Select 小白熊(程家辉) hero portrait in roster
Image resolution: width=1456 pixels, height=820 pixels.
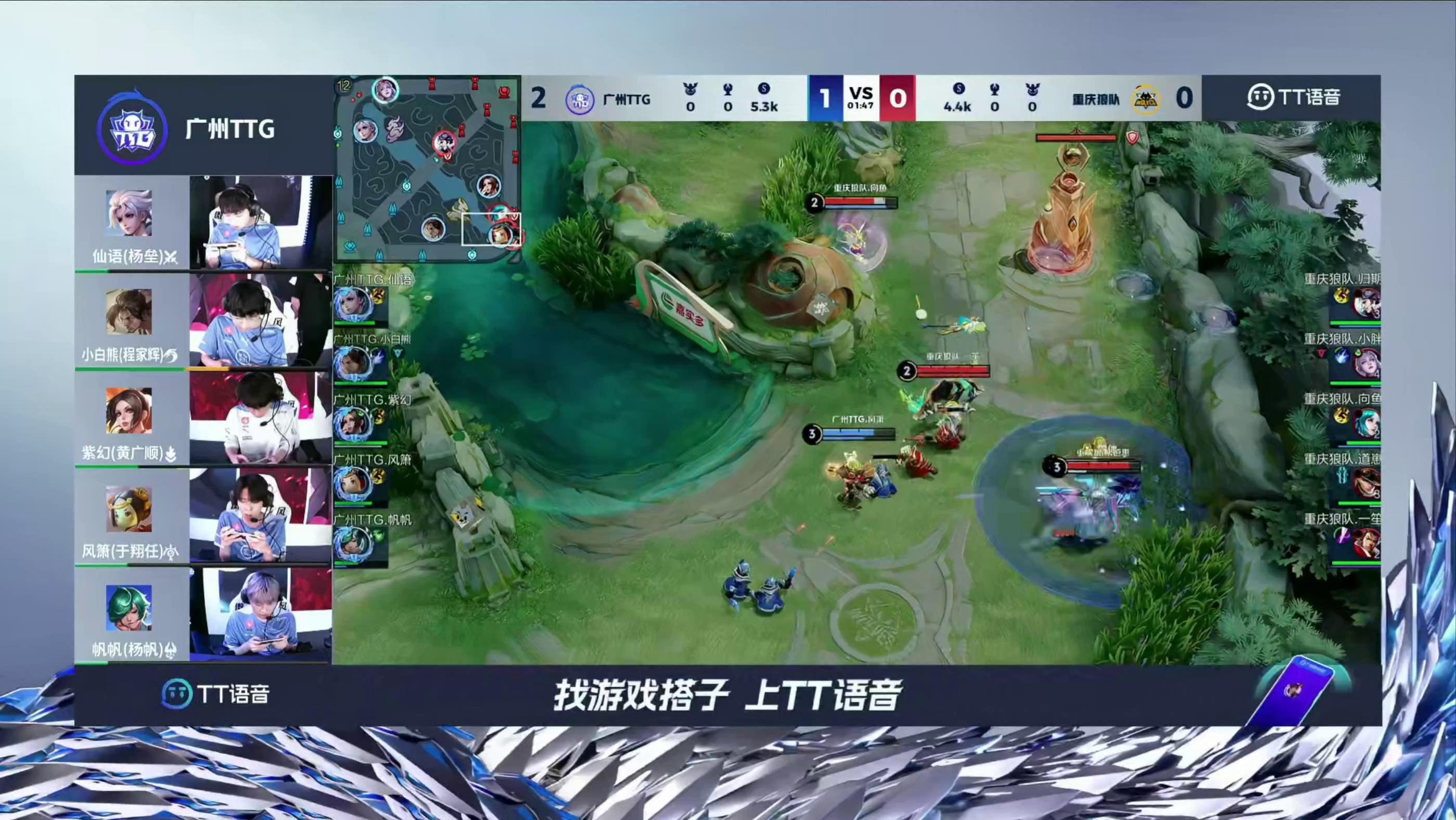click(x=129, y=312)
